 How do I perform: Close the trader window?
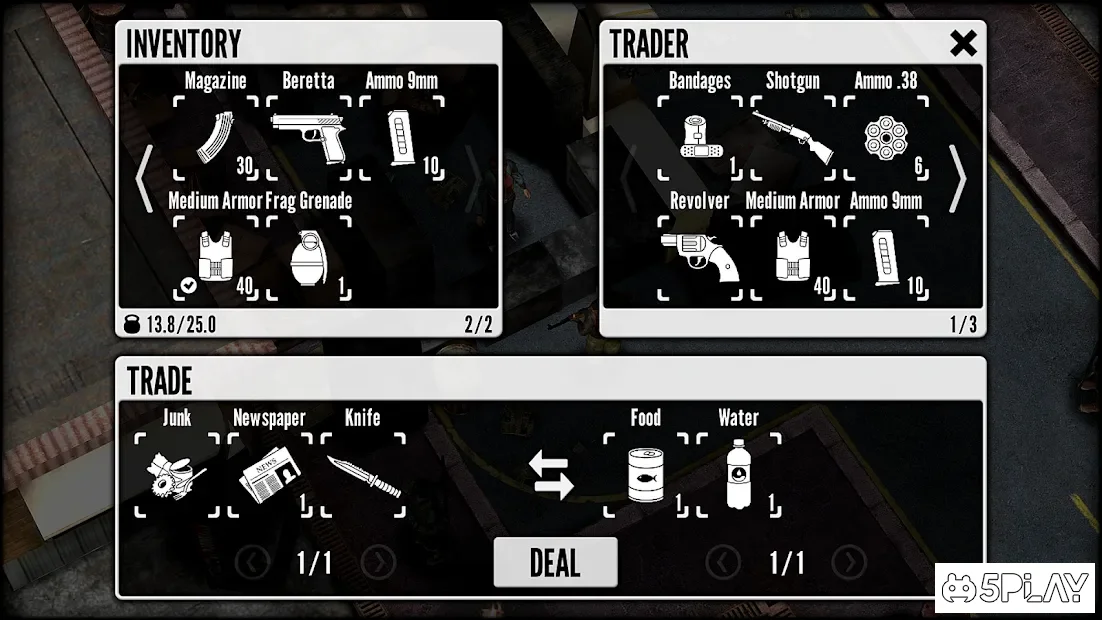(x=963, y=43)
